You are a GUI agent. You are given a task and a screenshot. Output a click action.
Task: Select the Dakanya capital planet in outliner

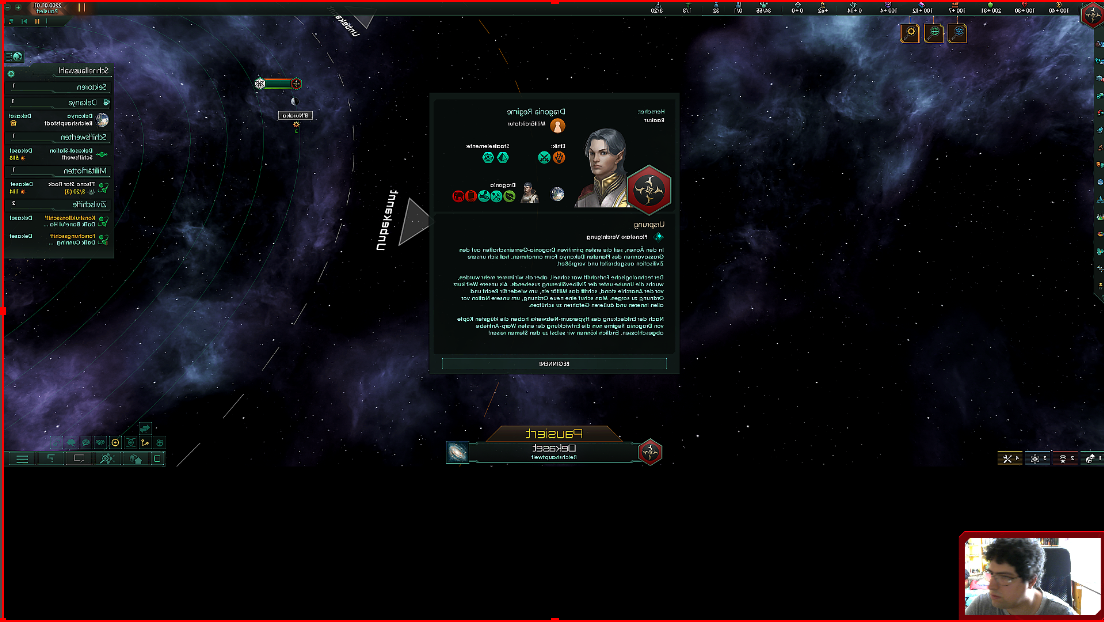[60, 120]
